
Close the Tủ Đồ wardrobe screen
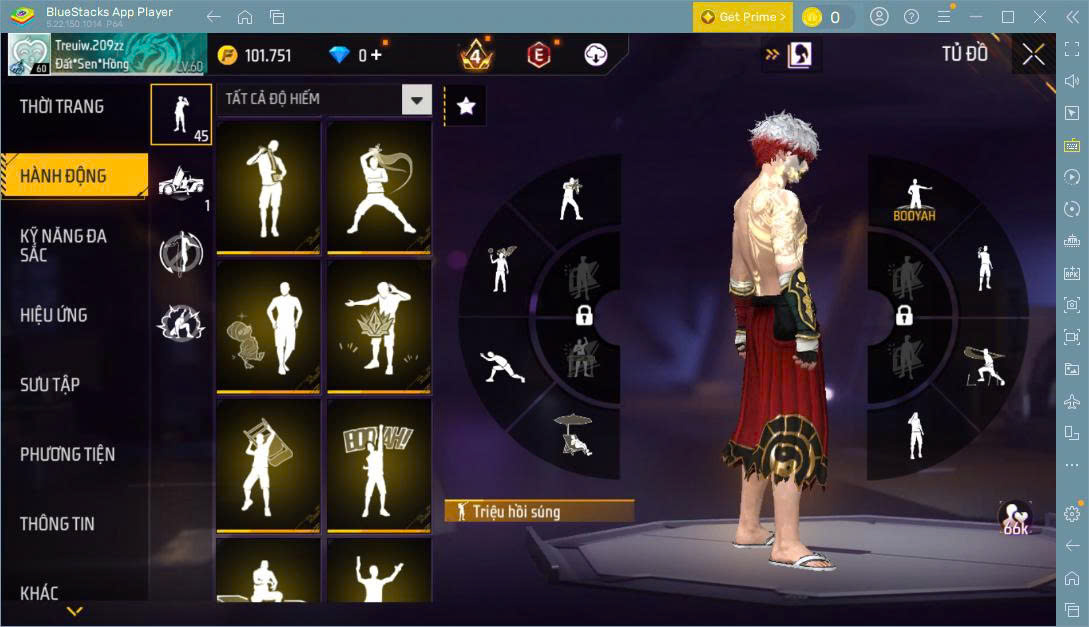click(x=1033, y=54)
